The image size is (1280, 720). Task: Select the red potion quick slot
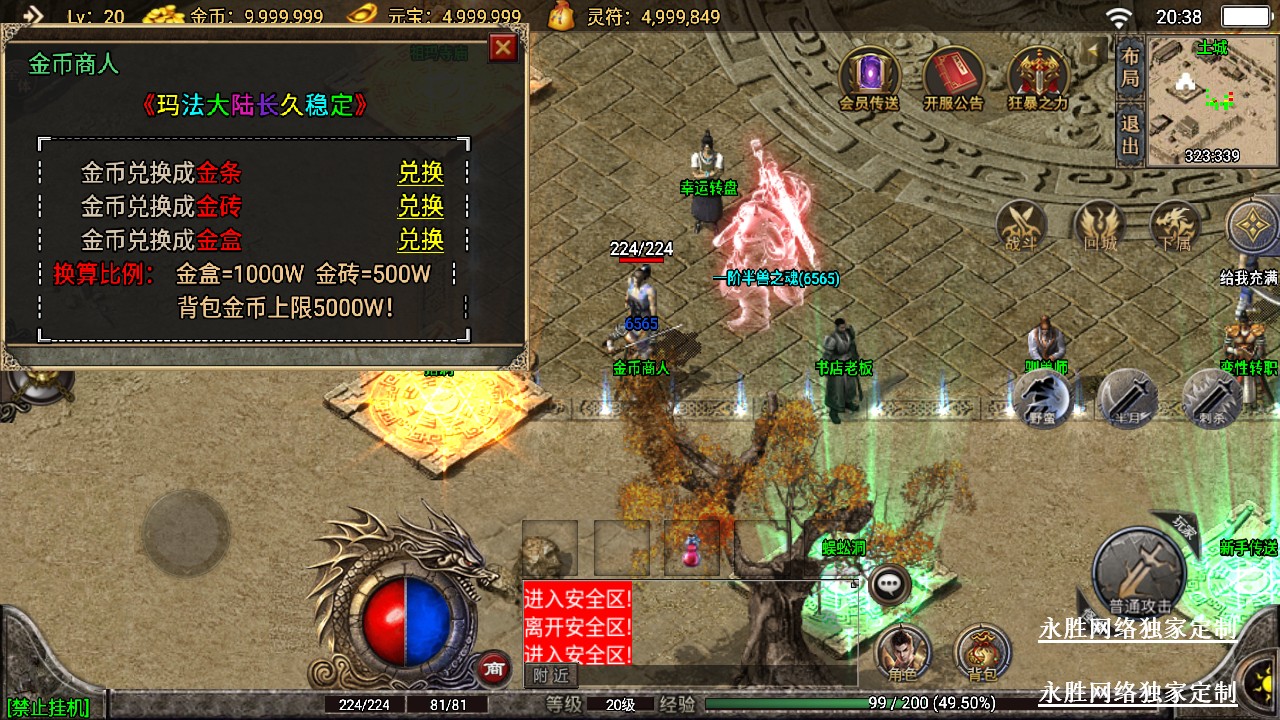pos(691,549)
